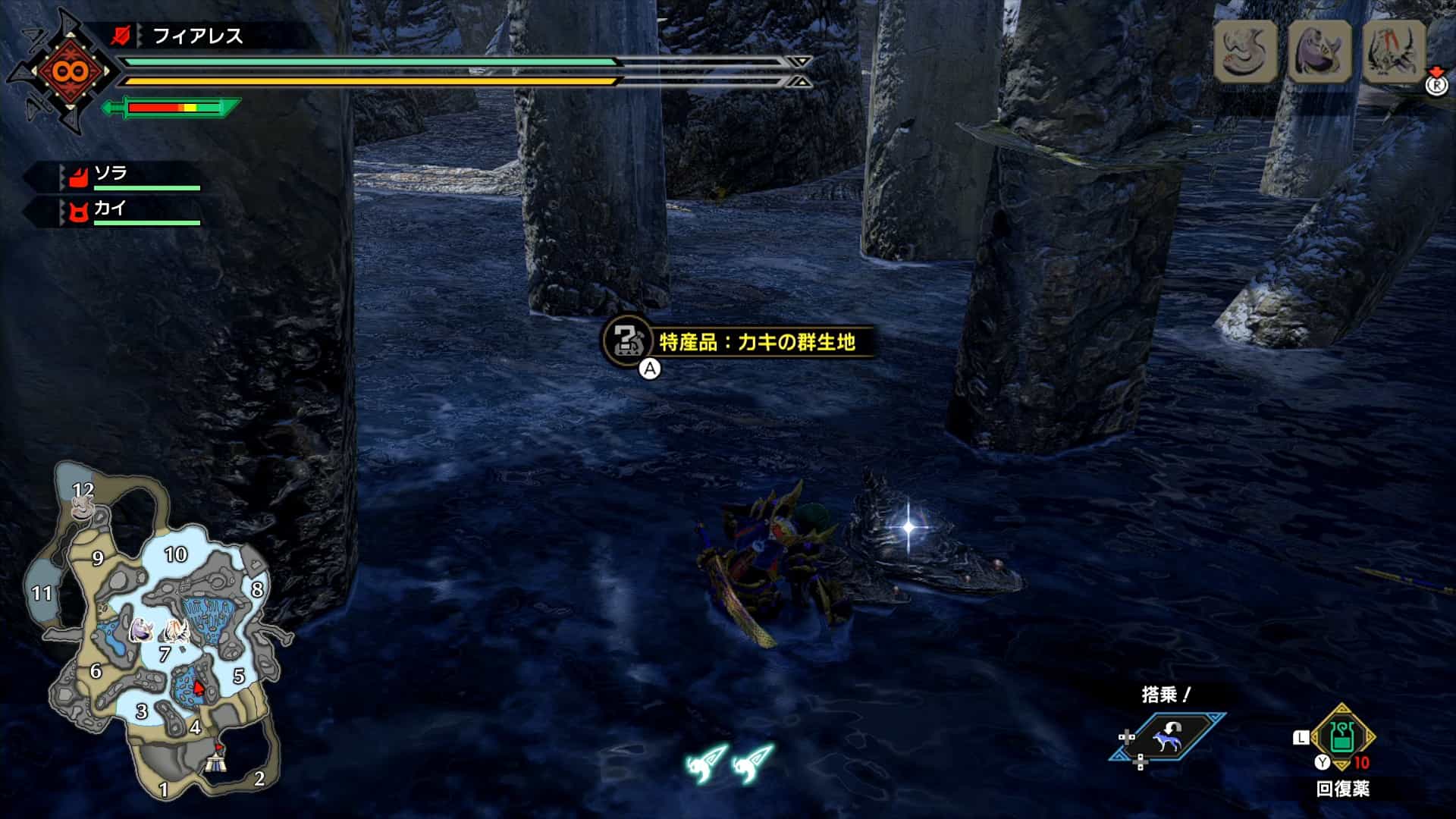Image resolution: width=1456 pixels, height=819 pixels.
Task: Select the Khezu monster icon
Action: point(1245,51)
